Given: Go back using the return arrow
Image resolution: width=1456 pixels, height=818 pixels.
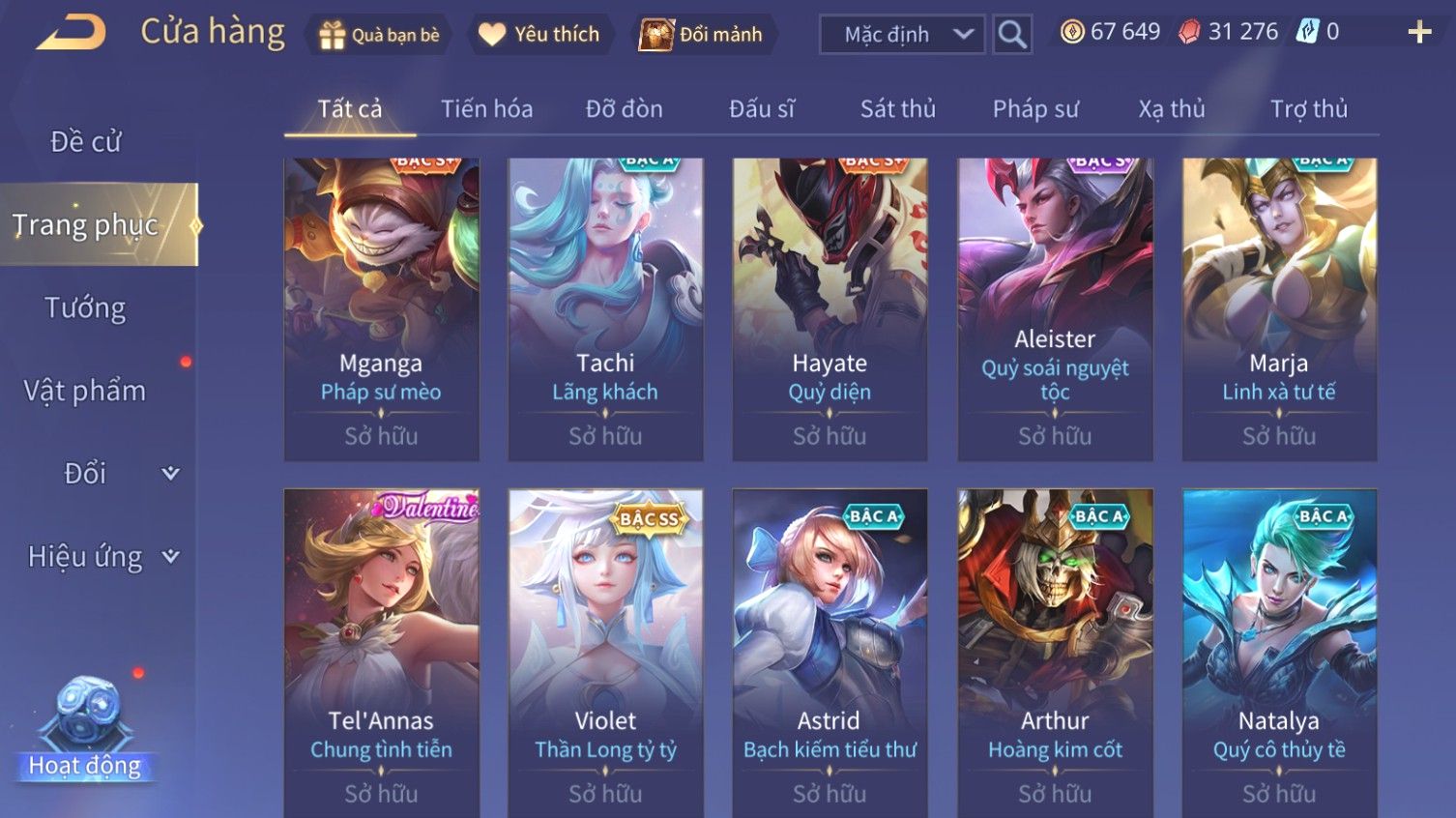Looking at the screenshot, I should [72, 33].
